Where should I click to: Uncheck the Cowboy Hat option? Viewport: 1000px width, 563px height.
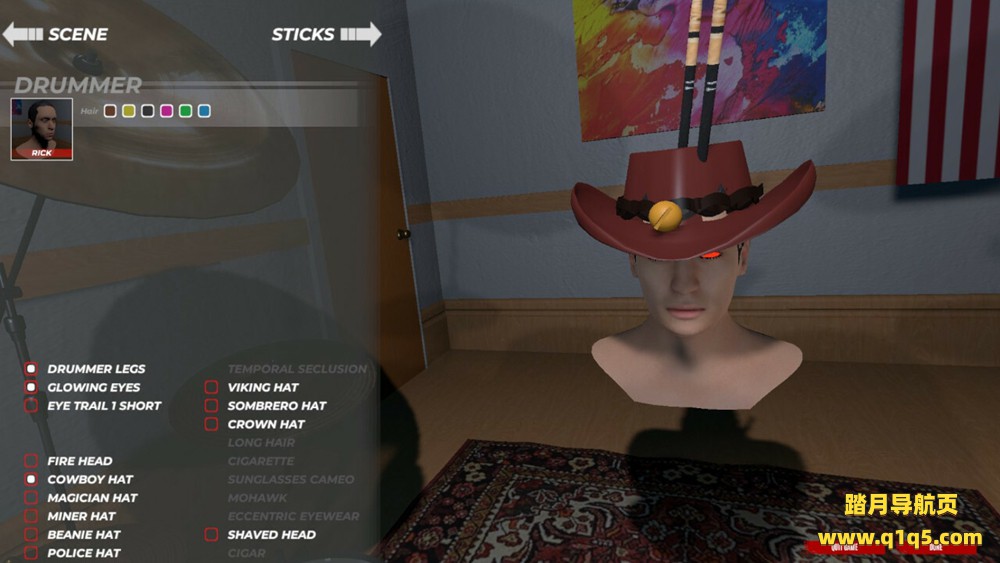pyautogui.click(x=31, y=480)
